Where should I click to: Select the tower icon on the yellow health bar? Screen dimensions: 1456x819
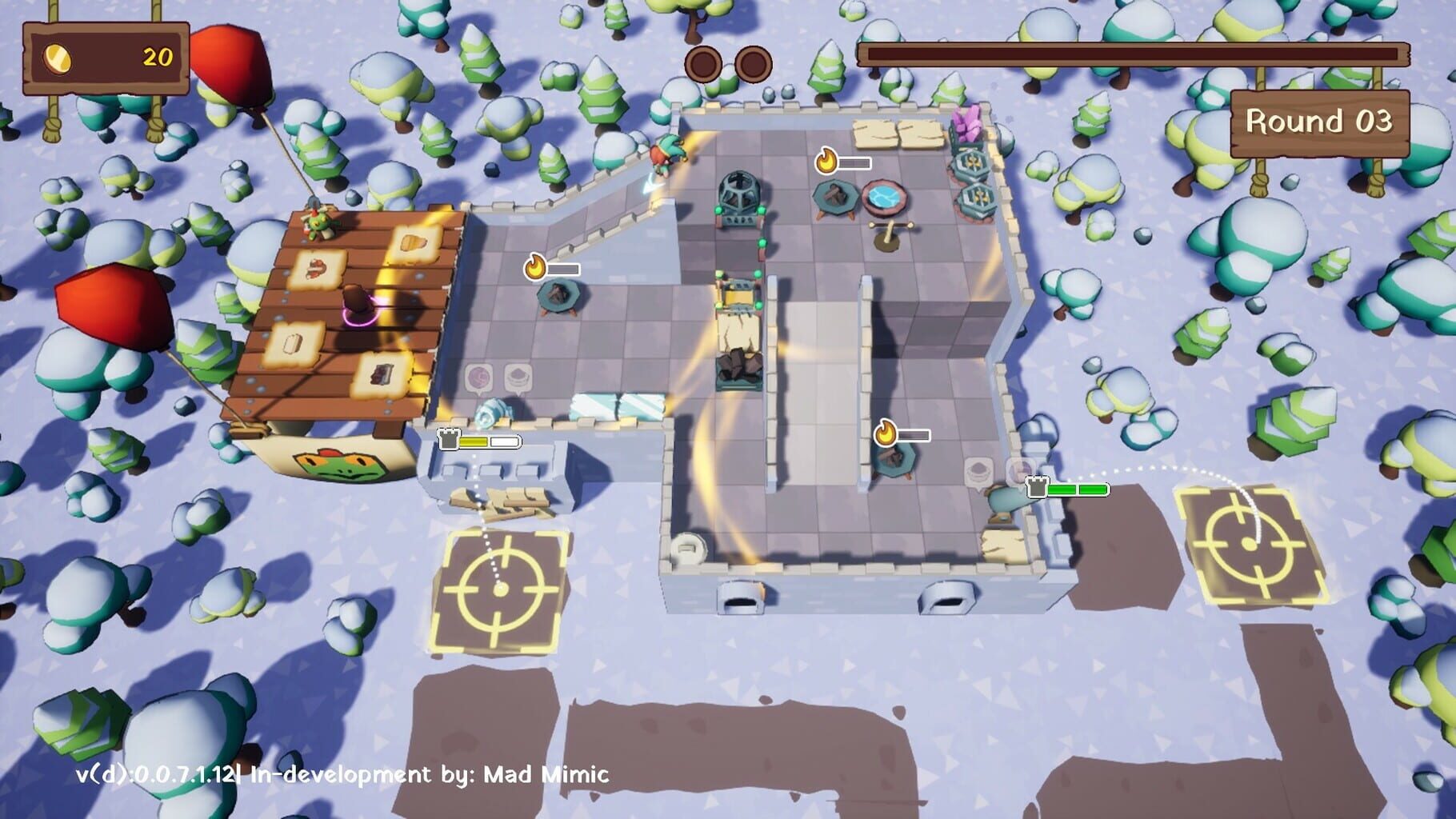pyautogui.click(x=449, y=438)
